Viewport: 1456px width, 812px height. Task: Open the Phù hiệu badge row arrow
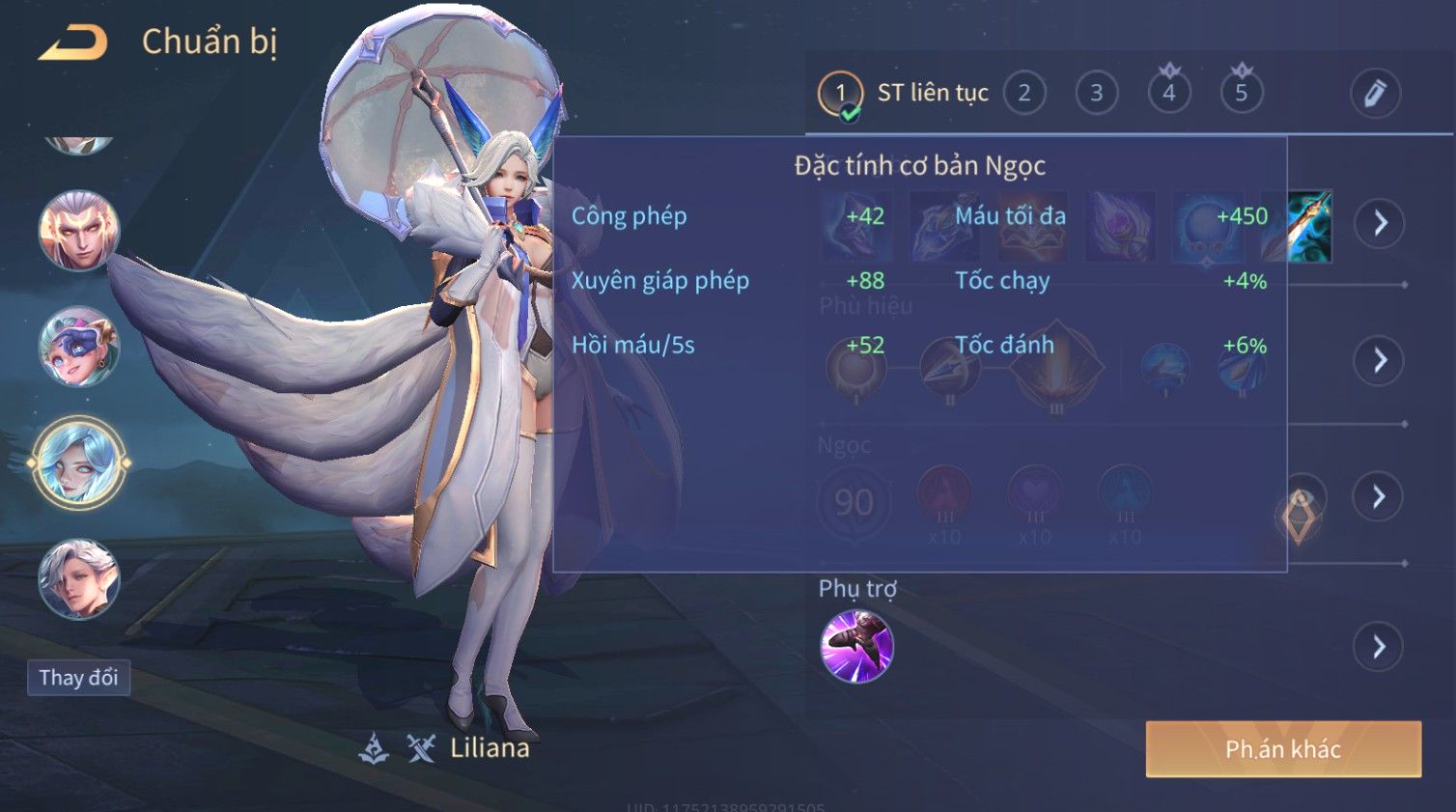tap(1380, 361)
